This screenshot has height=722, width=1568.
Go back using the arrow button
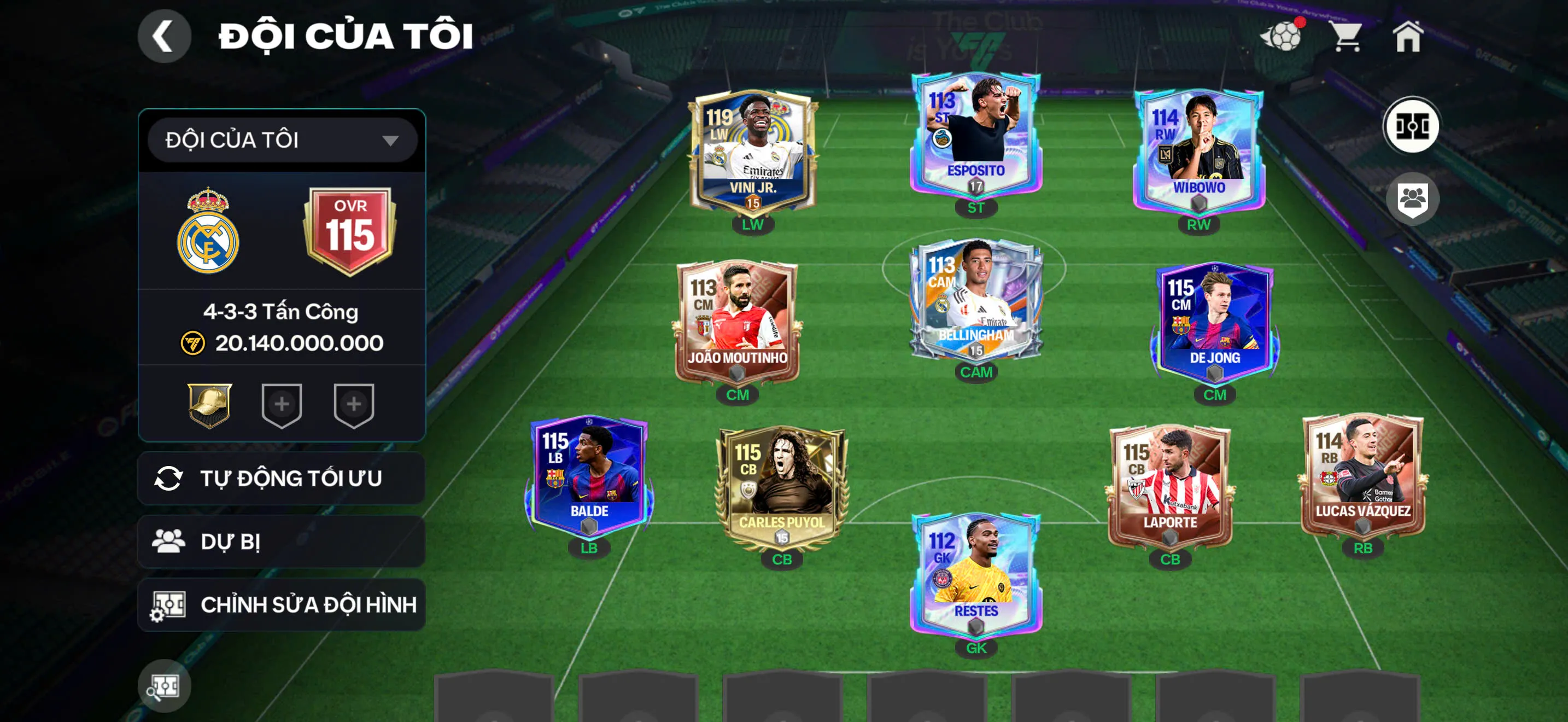[x=163, y=36]
